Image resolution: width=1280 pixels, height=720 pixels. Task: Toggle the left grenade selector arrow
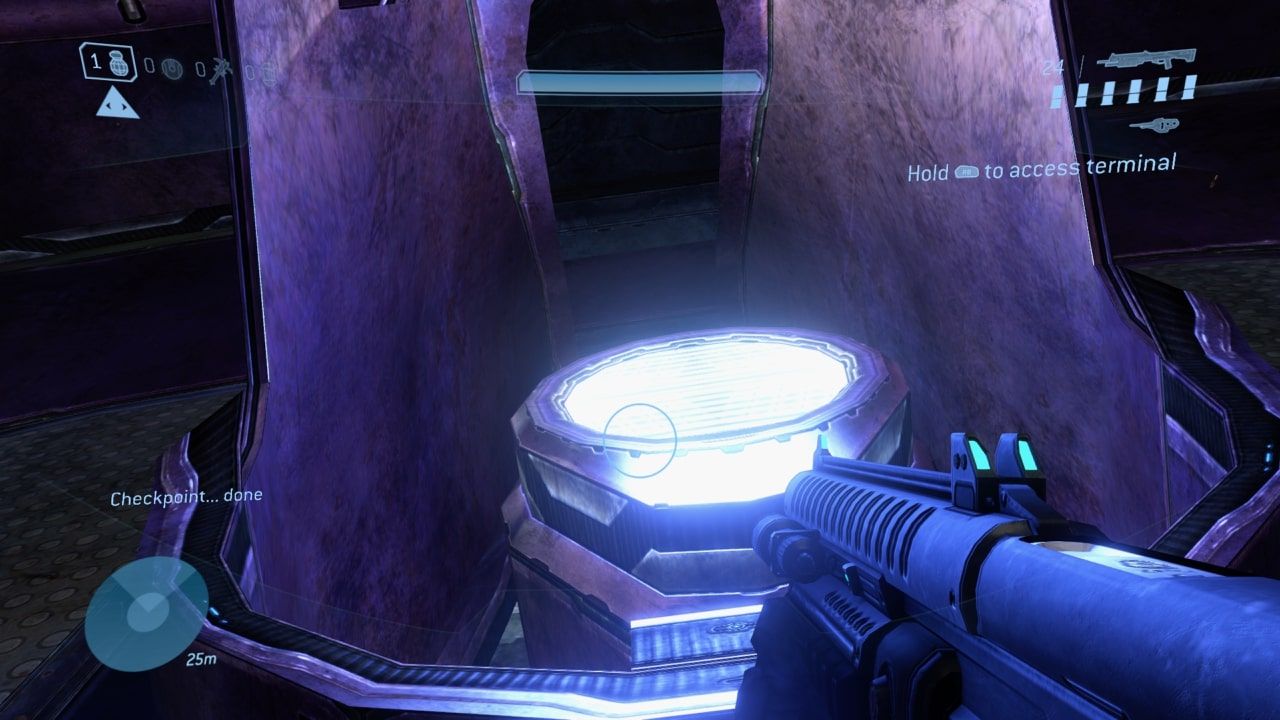pos(108,106)
